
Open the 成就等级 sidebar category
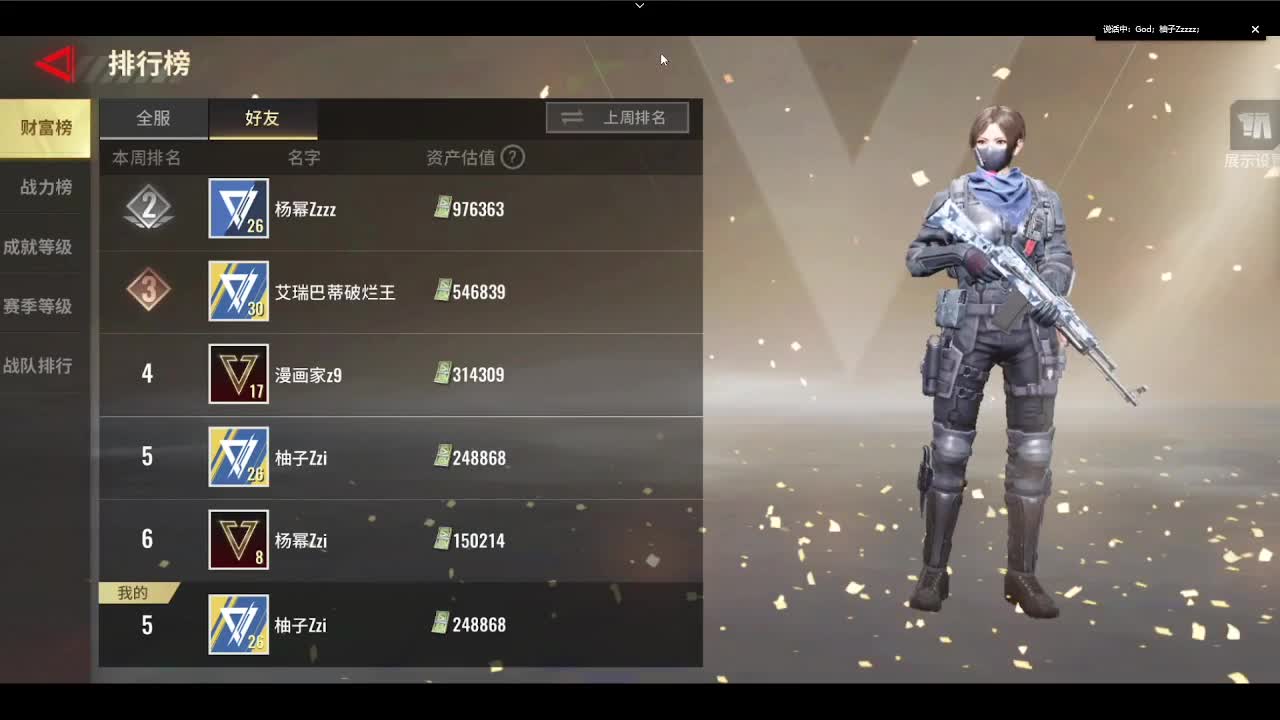[x=44, y=246]
